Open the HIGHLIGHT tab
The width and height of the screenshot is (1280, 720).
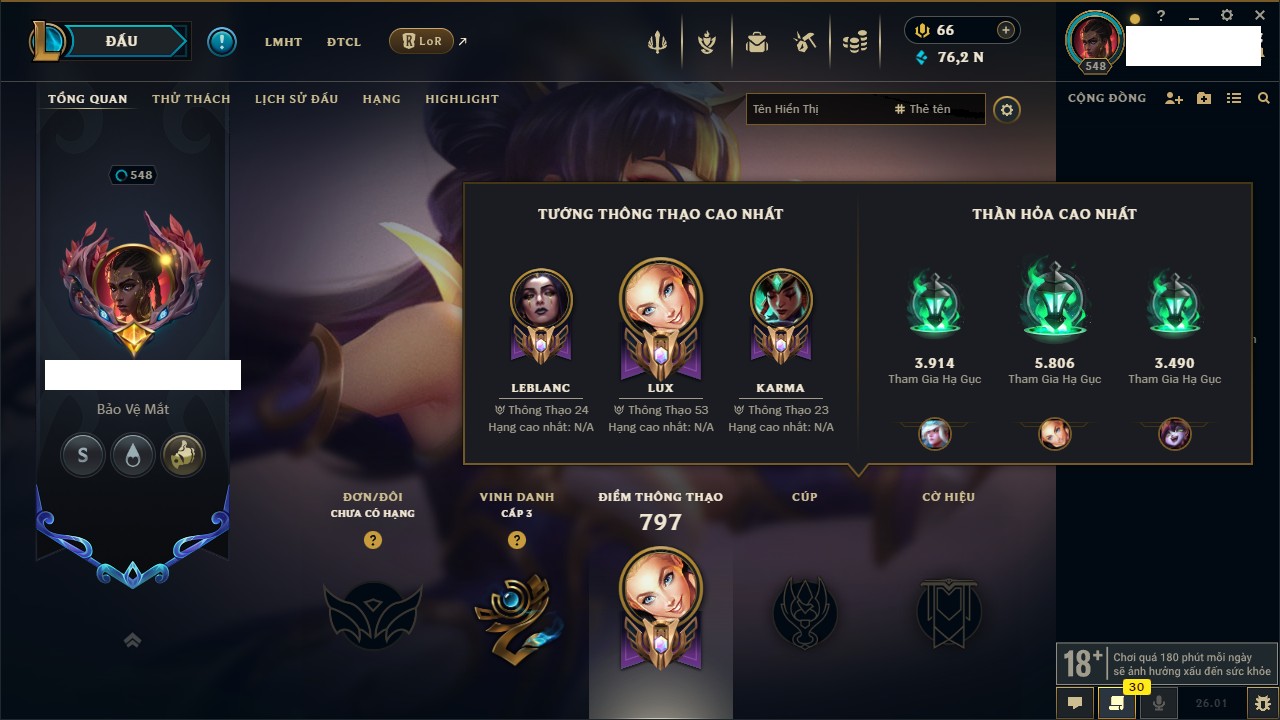pos(461,99)
